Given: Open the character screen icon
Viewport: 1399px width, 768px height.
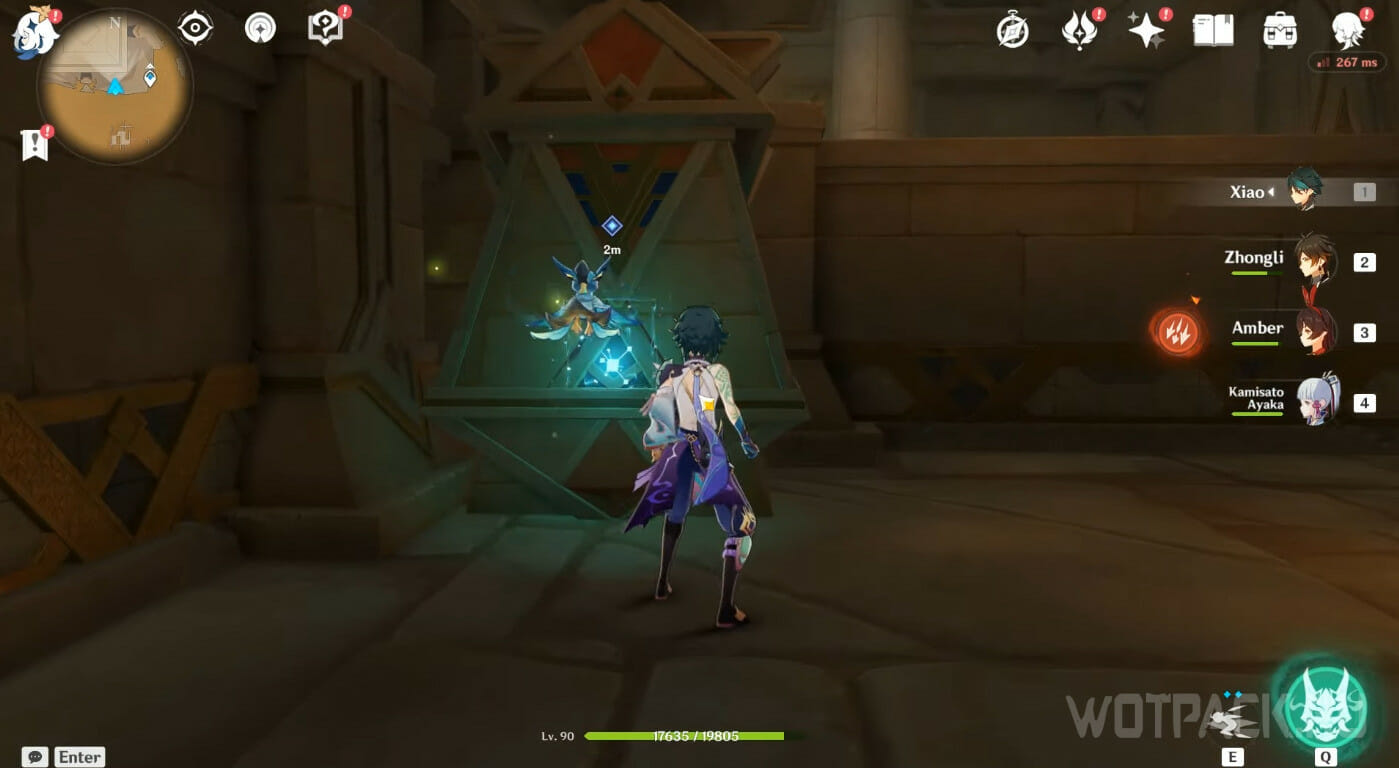Looking at the screenshot, I should pyautogui.click(x=1348, y=30).
